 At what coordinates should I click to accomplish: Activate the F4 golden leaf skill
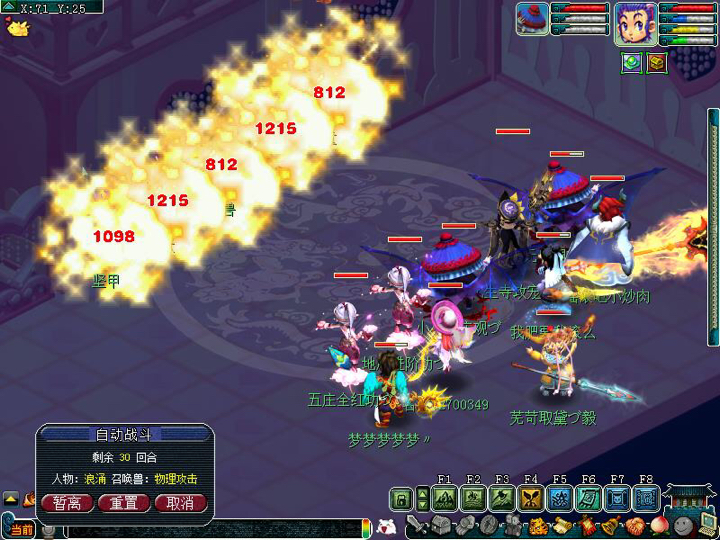[x=531, y=498]
